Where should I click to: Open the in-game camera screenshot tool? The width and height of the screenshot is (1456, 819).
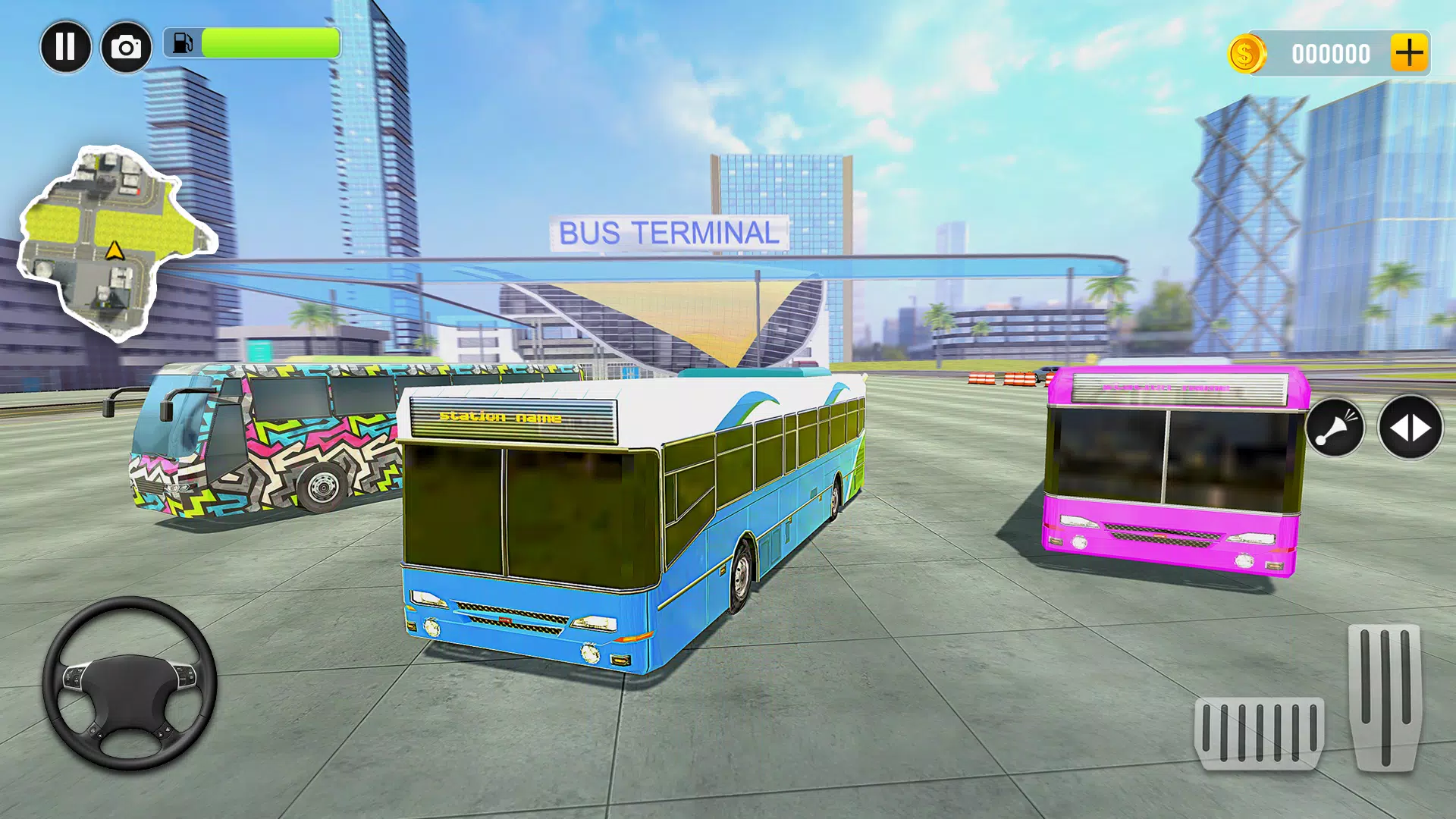[127, 46]
